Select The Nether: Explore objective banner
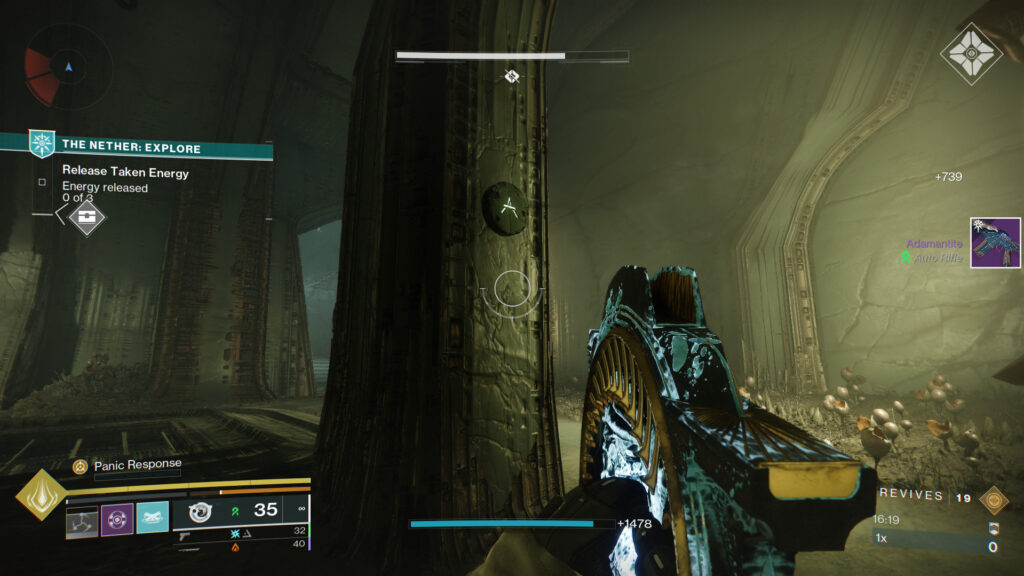Image resolution: width=1024 pixels, height=576 pixels. (150, 148)
